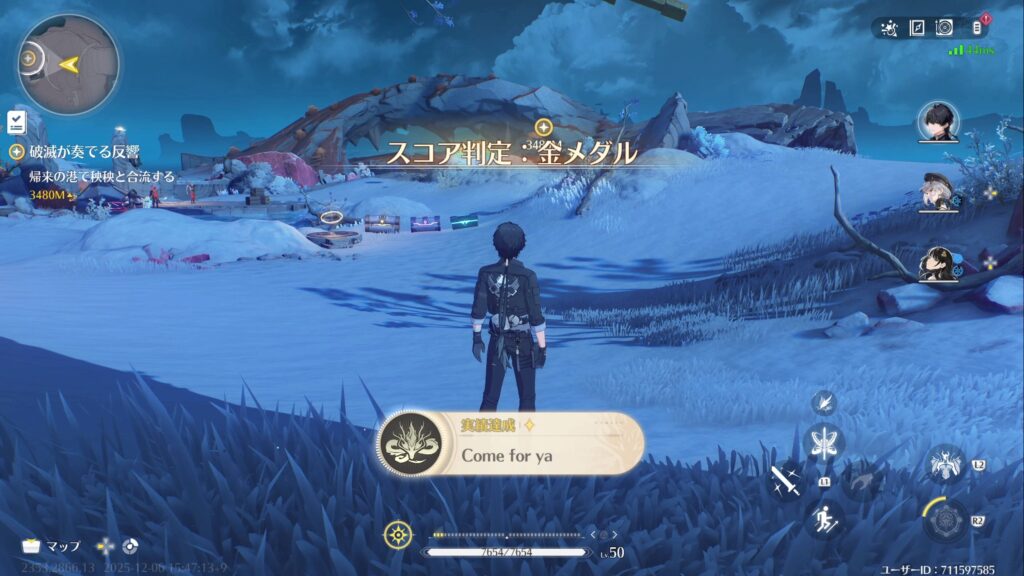Switch to the dark-haired male party member
1024x576 pixels.
(938, 122)
